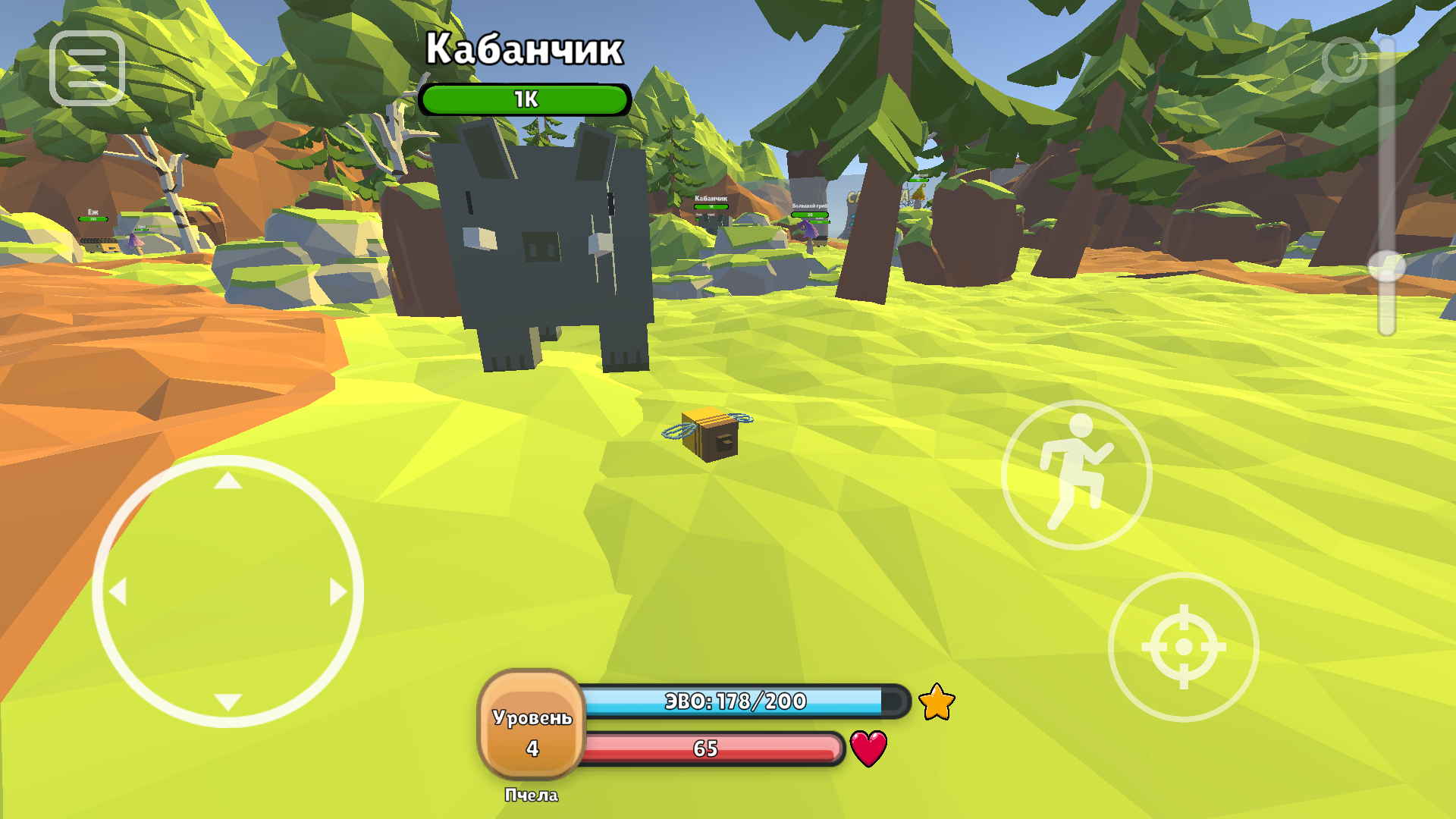Tap the Кабанчик name text at top
This screenshot has height=819, width=1456.
click(525, 47)
